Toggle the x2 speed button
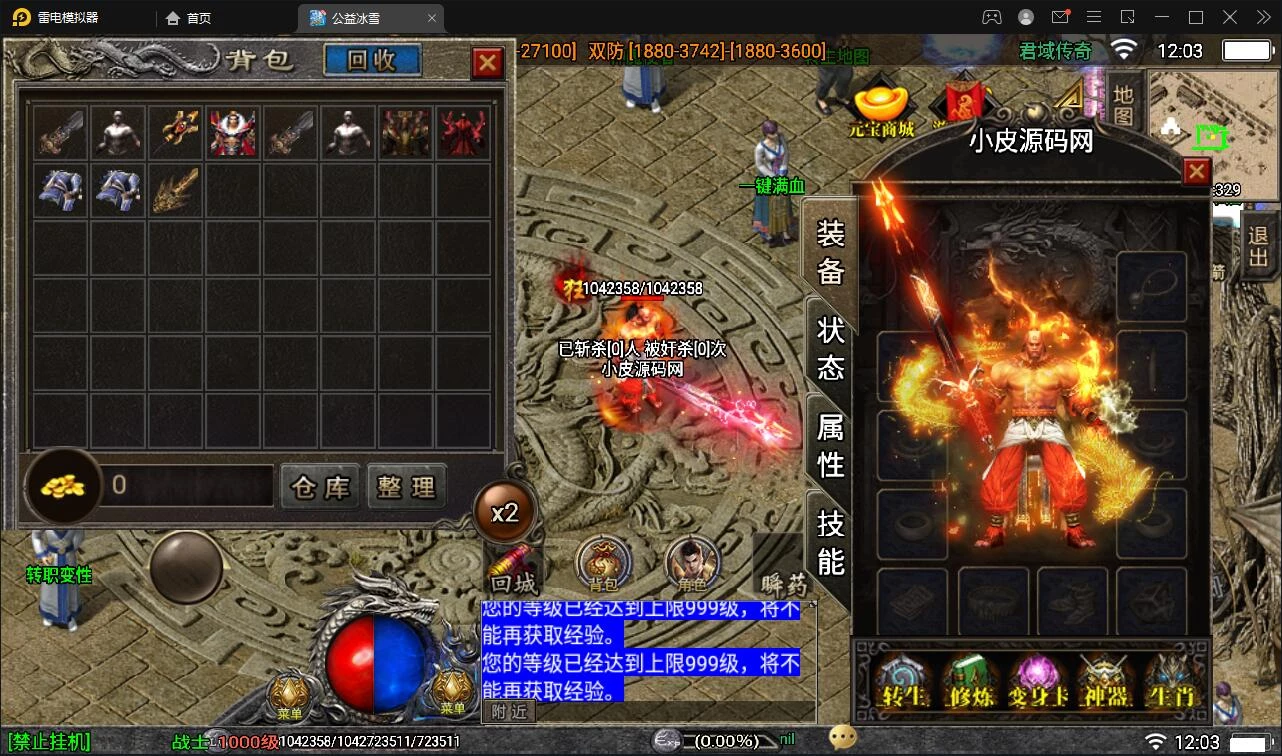The image size is (1282, 756). 505,513
